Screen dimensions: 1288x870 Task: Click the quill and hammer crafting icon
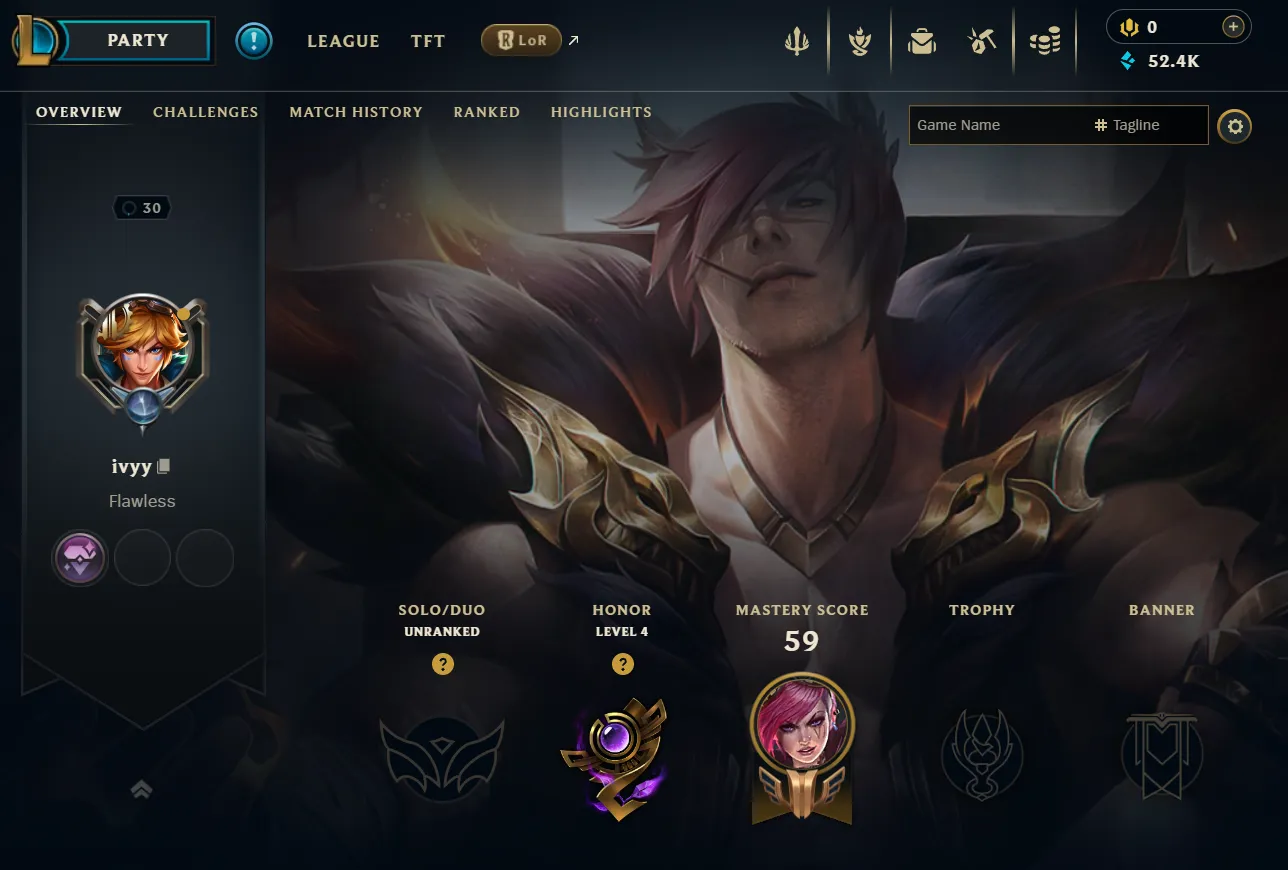point(982,40)
